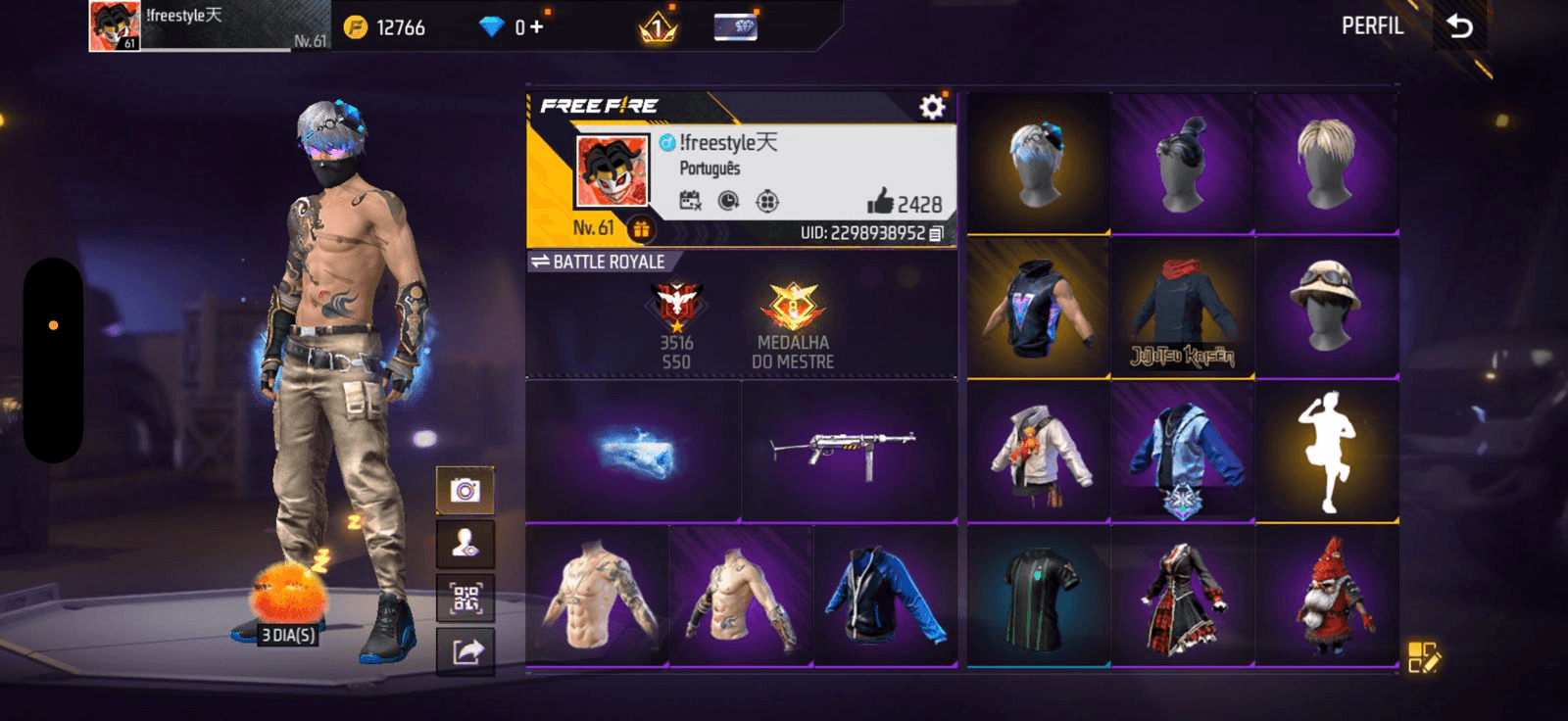This screenshot has width=1568, height=721.
Task: Open the player avatar in top bar
Action: pos(115,25)
